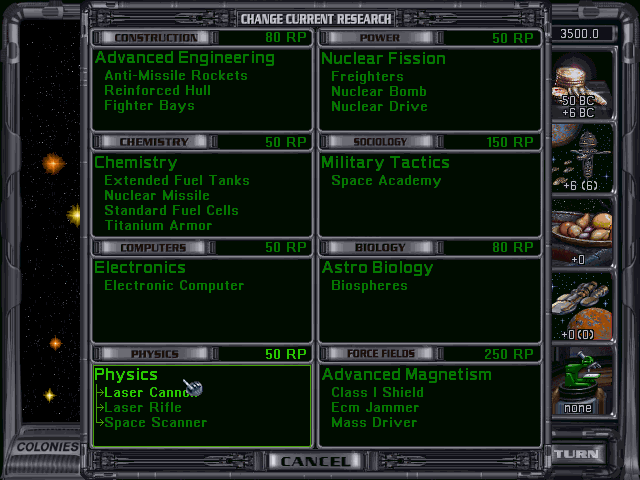Select Electronics research
The height and width of the screenshot is (480, 640).
[x=140, y=267]
